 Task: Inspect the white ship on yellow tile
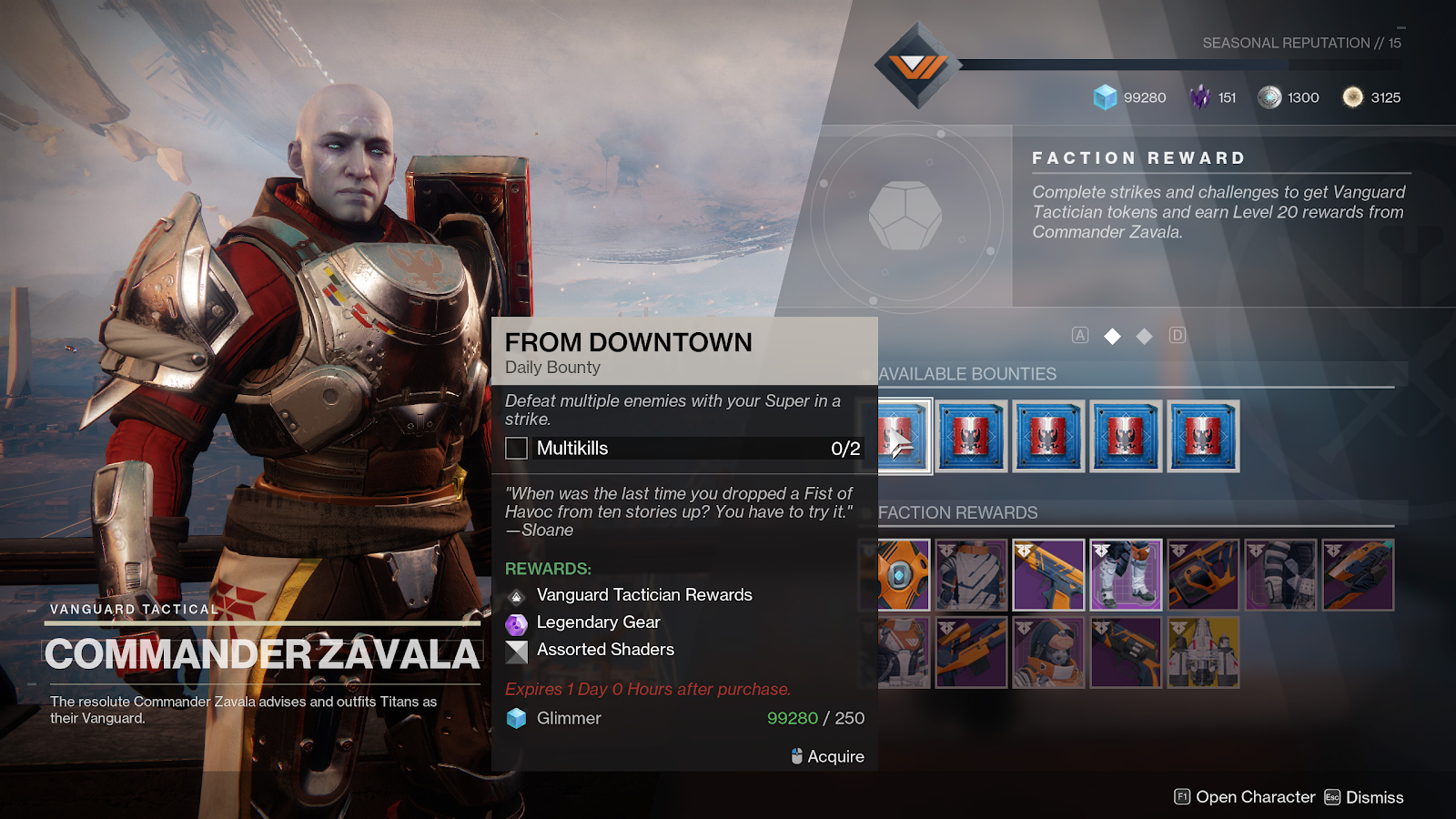click(1203, 652)
